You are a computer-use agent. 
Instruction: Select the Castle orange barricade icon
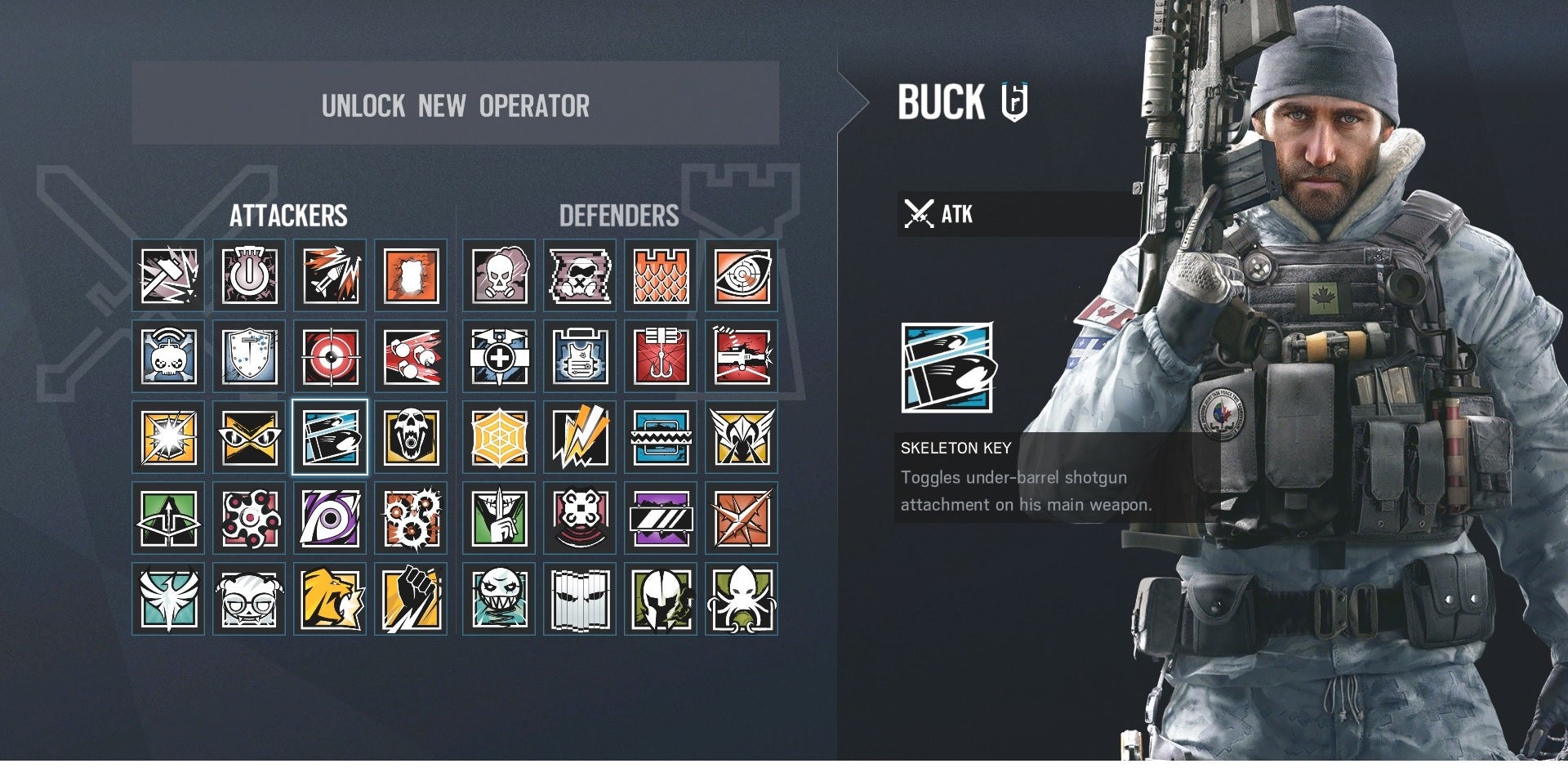pyautogui.click(x=660, y=275)
